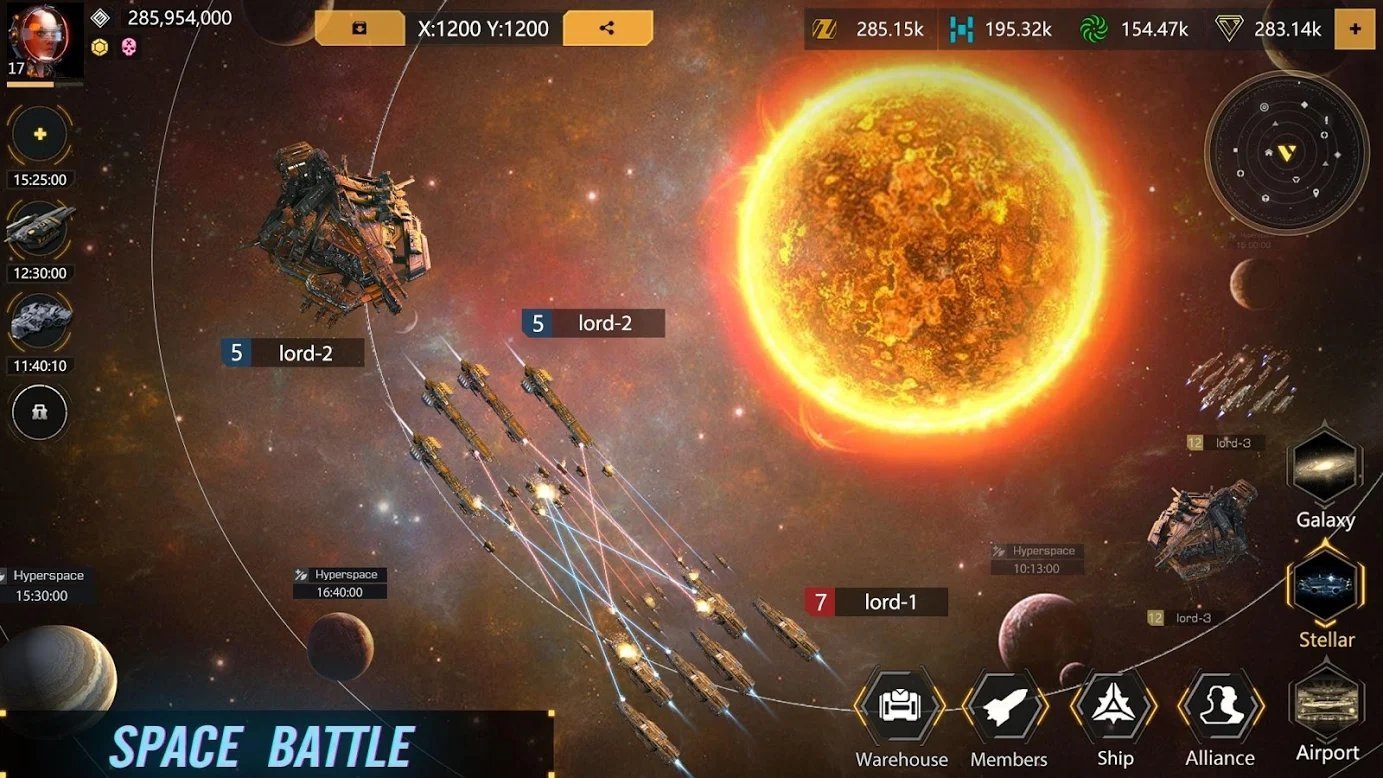Tap the share icon beside the coordinates
The height and width of the screenshot is (778, 1383).
pyautogui.click(x=606, y=28)
